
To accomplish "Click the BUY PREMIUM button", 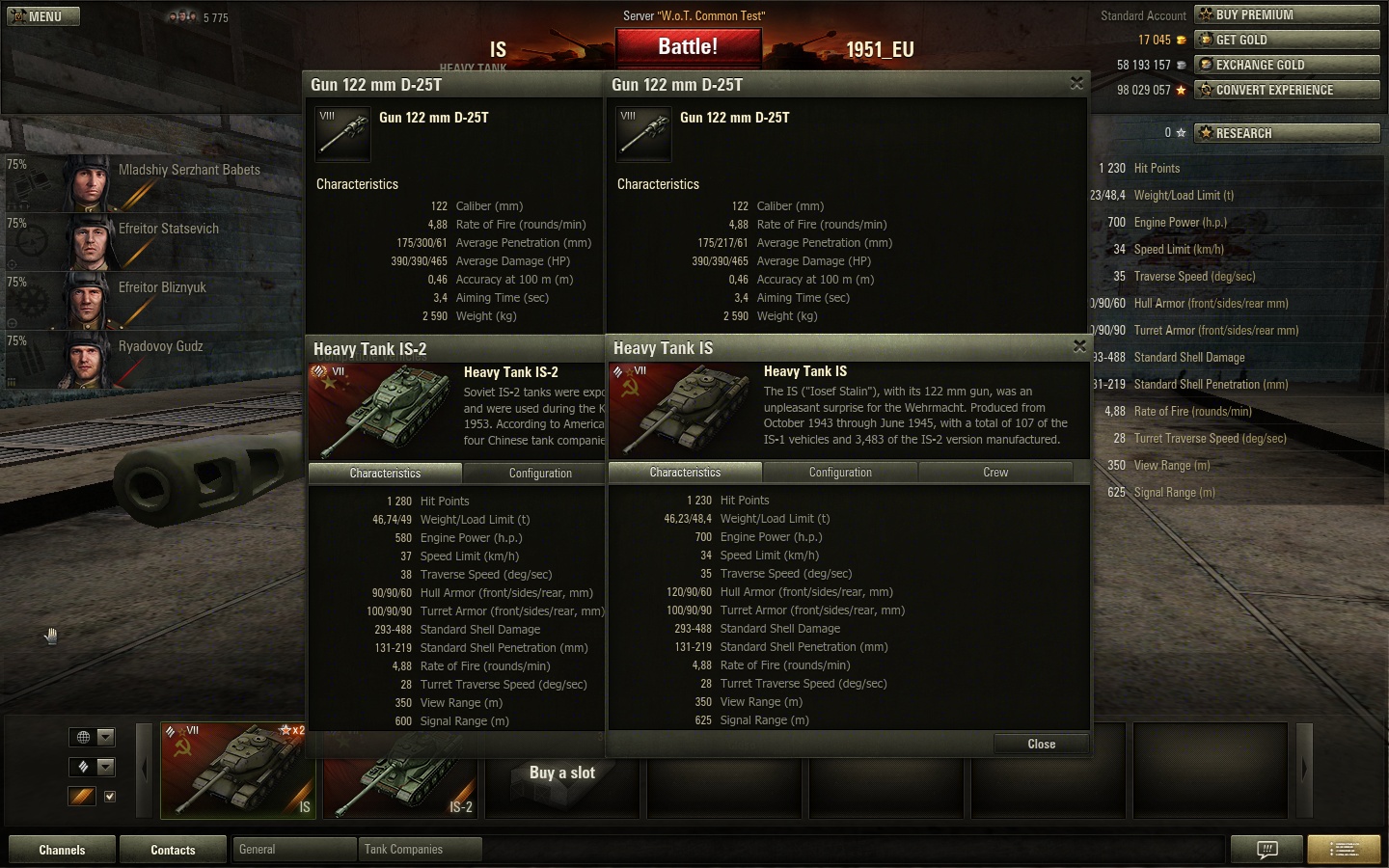I will 1287,14.
